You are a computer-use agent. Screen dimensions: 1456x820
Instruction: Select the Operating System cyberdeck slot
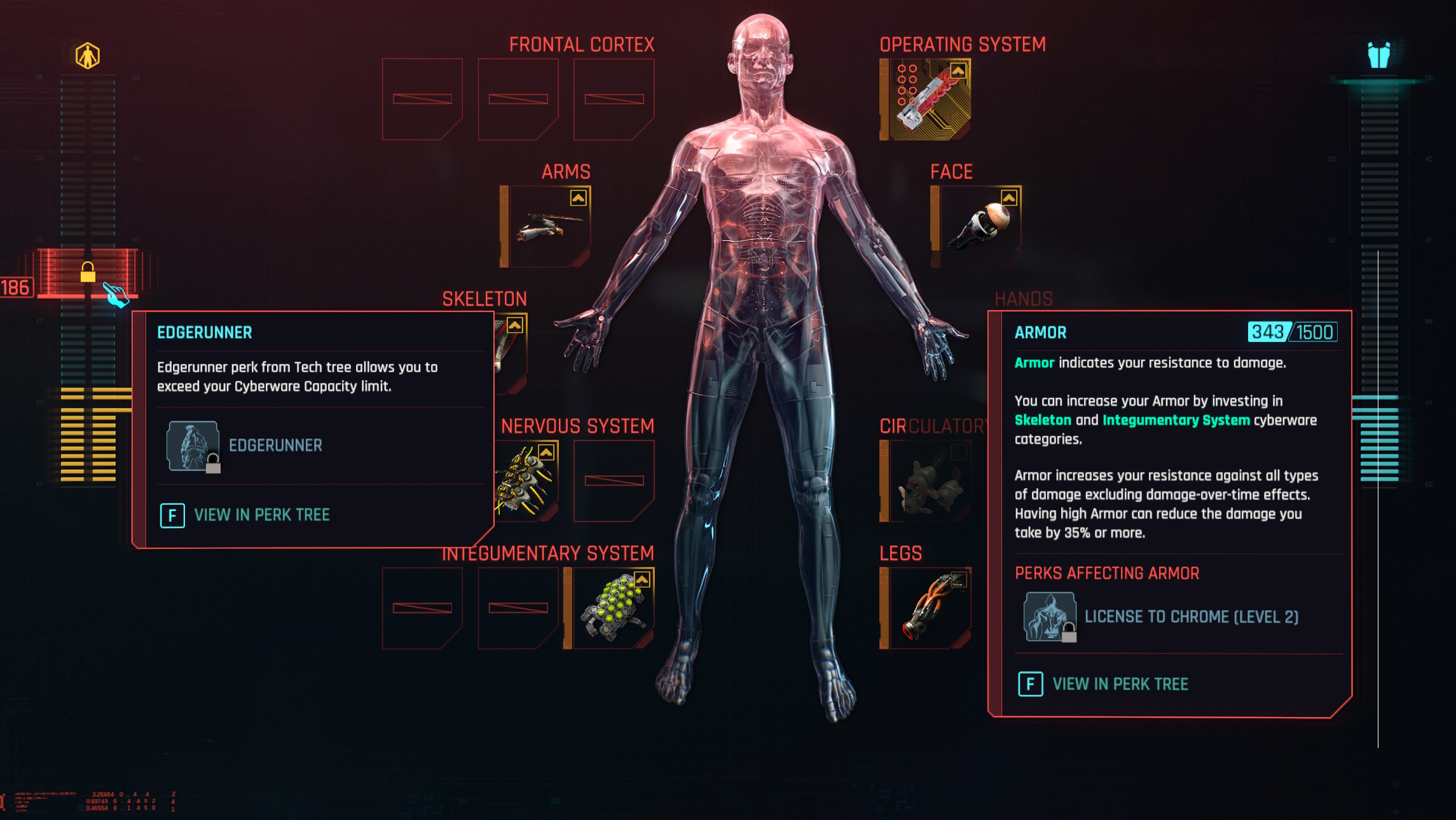[x=931, y=99]
